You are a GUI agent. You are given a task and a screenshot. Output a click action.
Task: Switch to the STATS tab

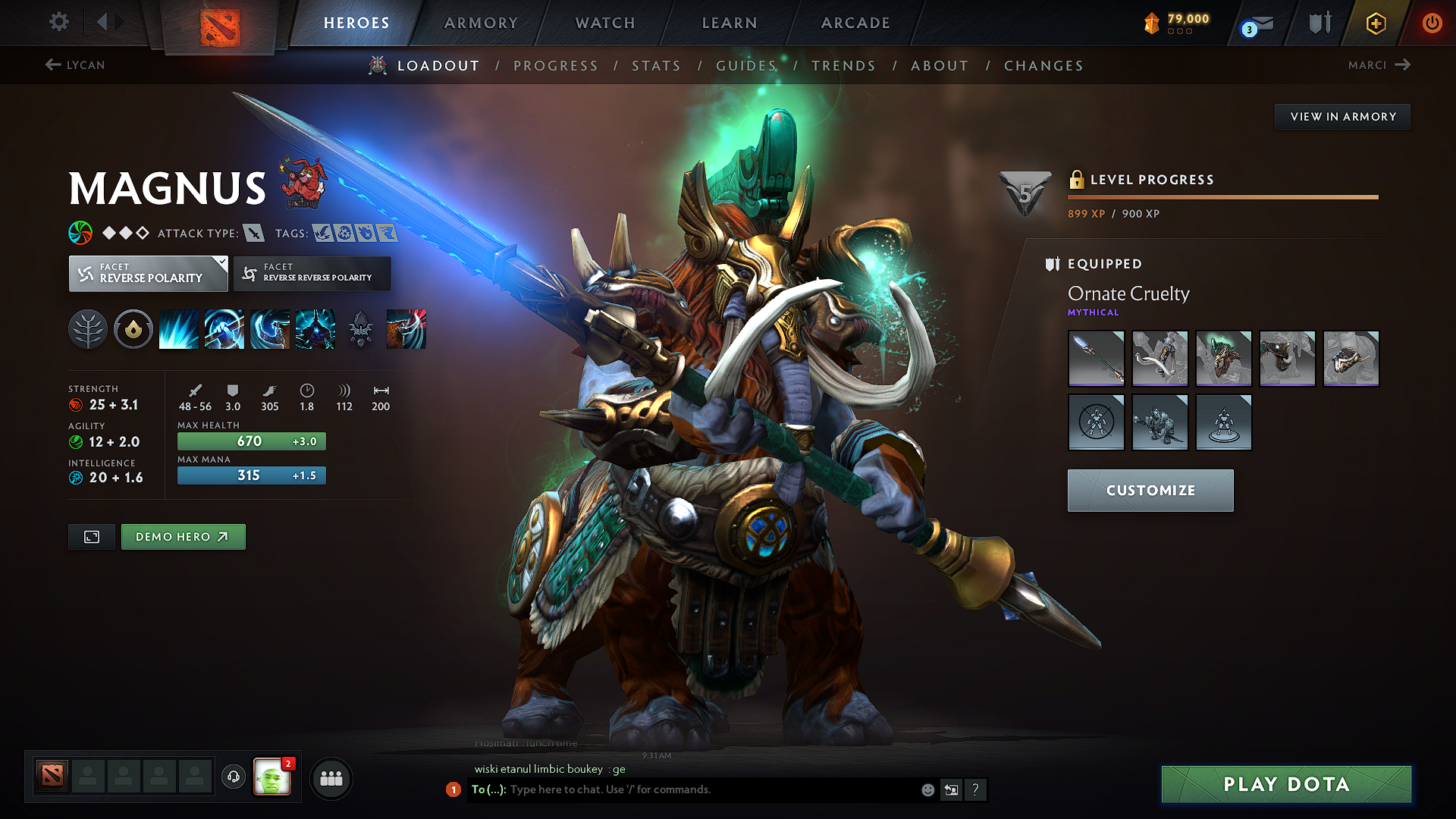pyautogui.click(x=657, y=66)
